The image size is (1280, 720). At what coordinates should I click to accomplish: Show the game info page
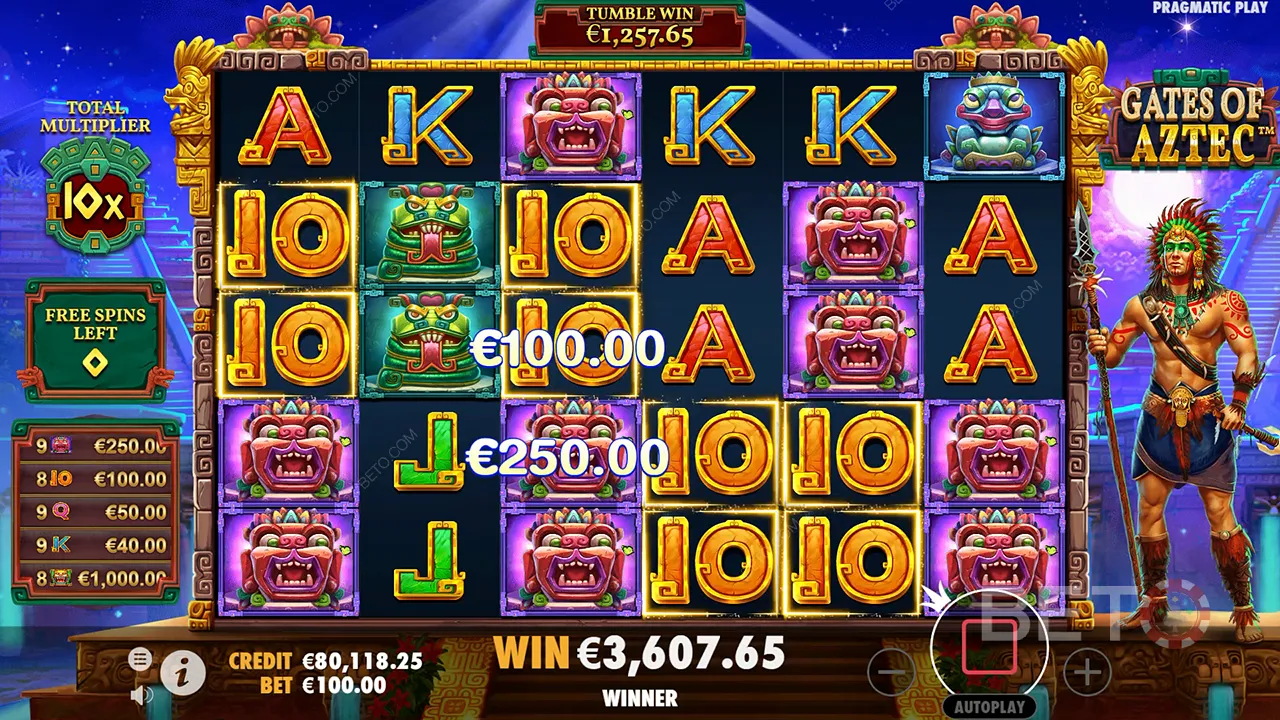click(x=183, y=675)
